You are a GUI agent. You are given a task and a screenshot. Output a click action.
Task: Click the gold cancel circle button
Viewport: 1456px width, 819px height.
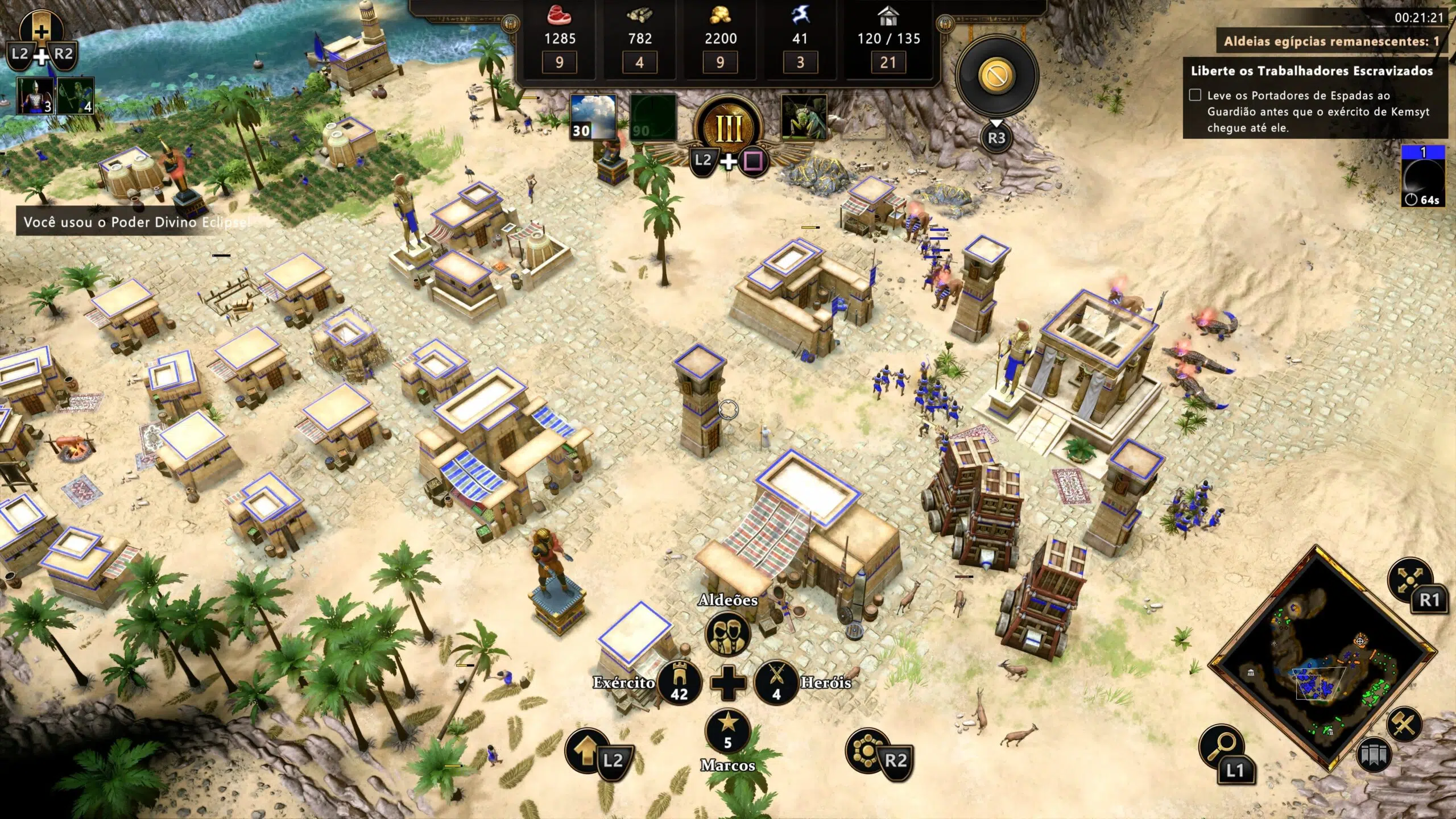click(997, 76)
